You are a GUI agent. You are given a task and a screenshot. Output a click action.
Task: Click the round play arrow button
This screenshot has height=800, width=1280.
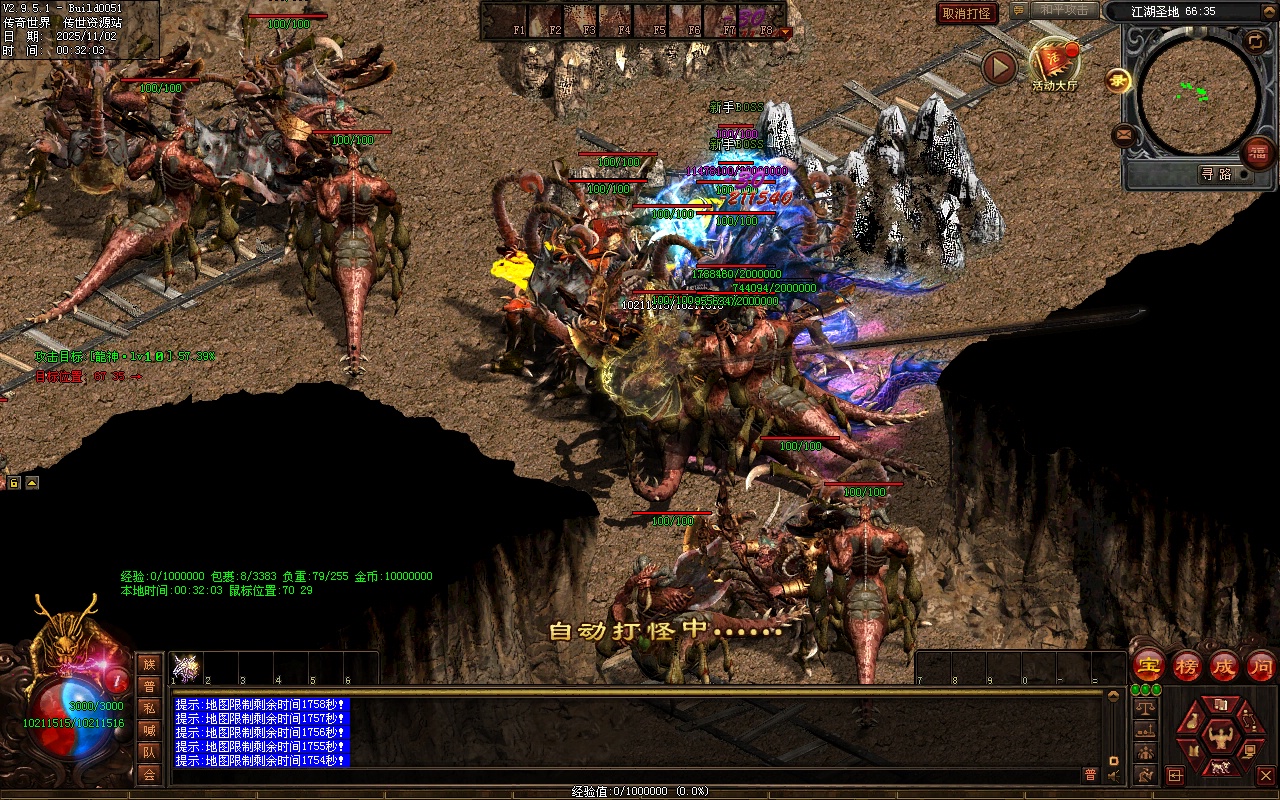pos(999,67)
